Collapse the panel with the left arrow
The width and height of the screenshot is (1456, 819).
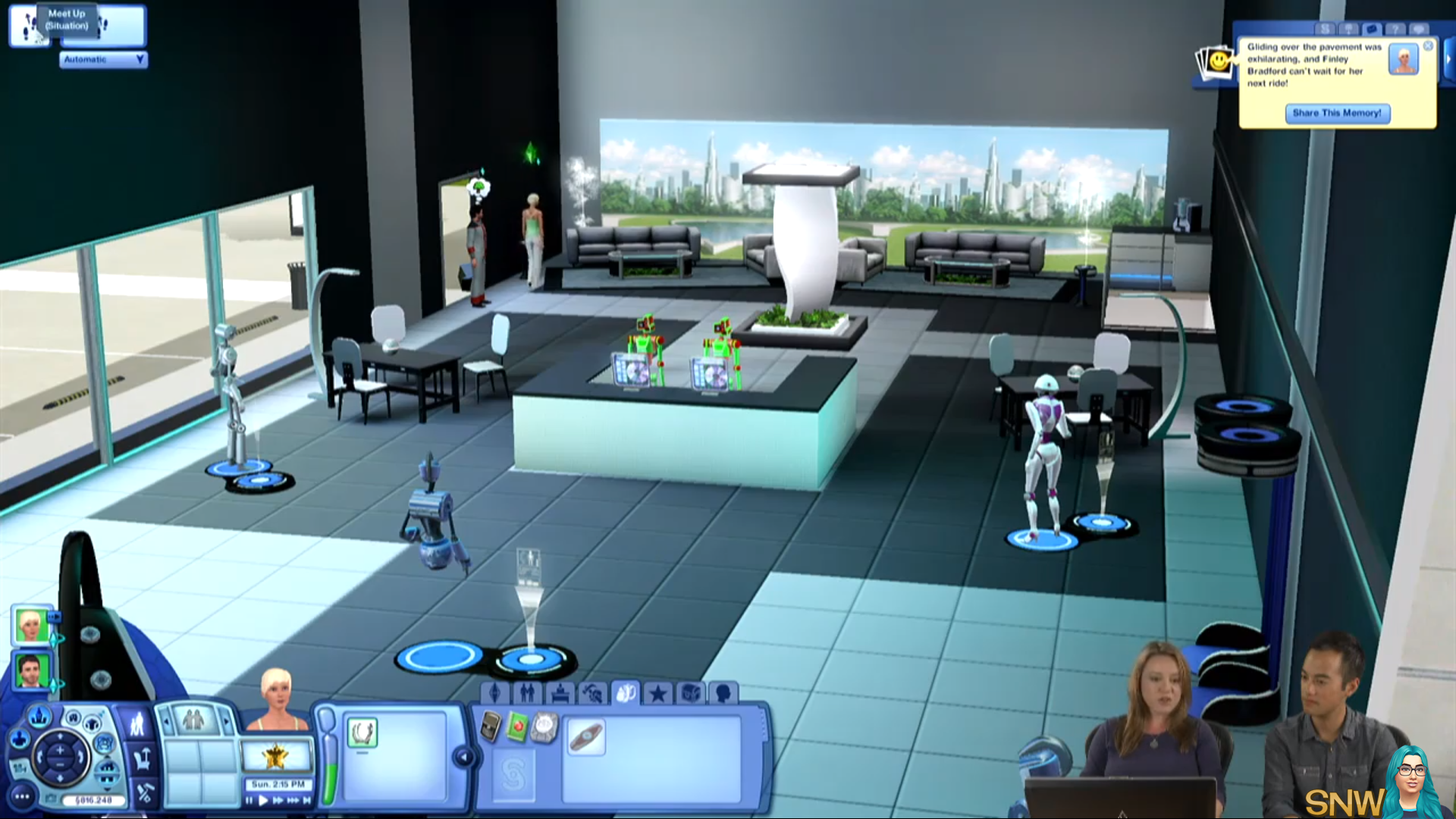(x=463, y=756)
